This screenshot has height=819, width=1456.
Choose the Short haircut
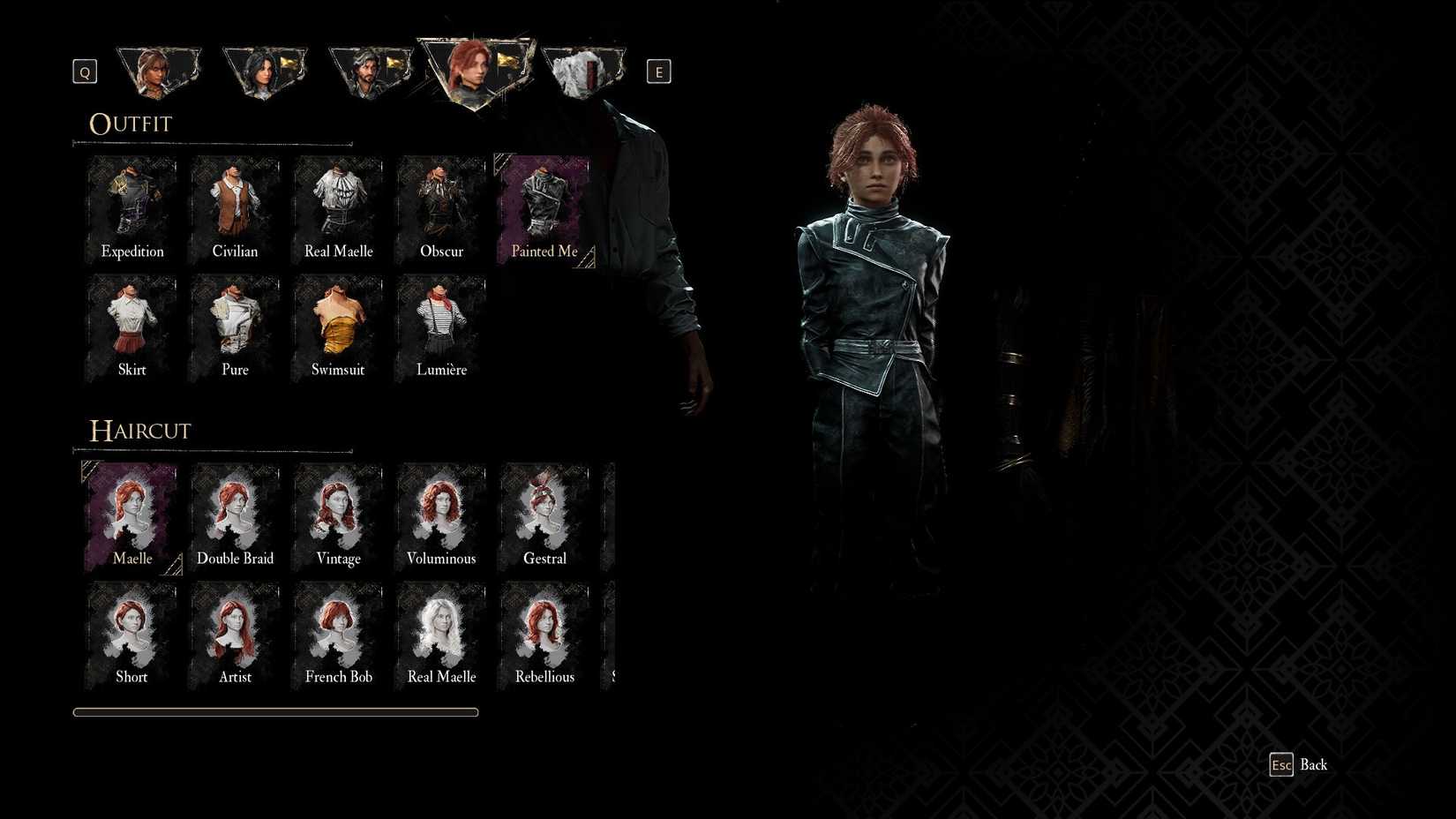pyautogui.click(x=132, y=633)
